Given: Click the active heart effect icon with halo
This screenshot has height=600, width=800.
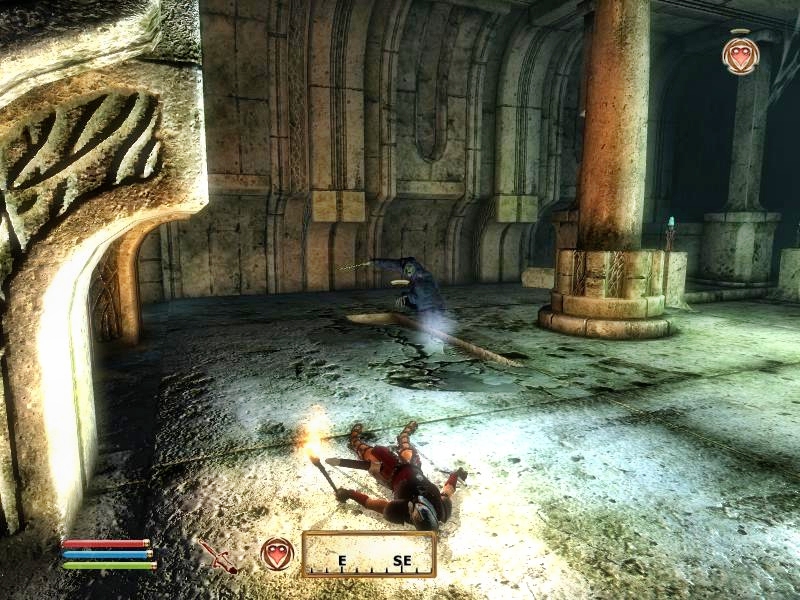Looking at the screenshot, I should (x=740, y=55).
